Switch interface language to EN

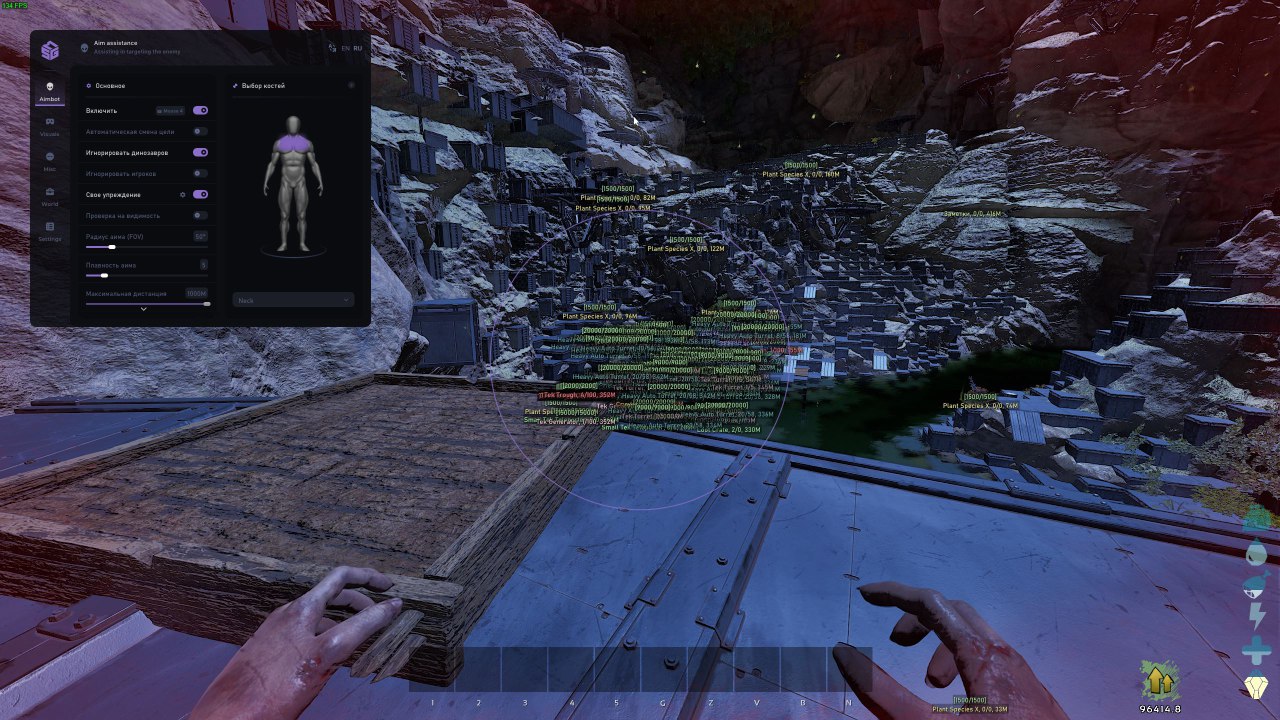(345, 48)
